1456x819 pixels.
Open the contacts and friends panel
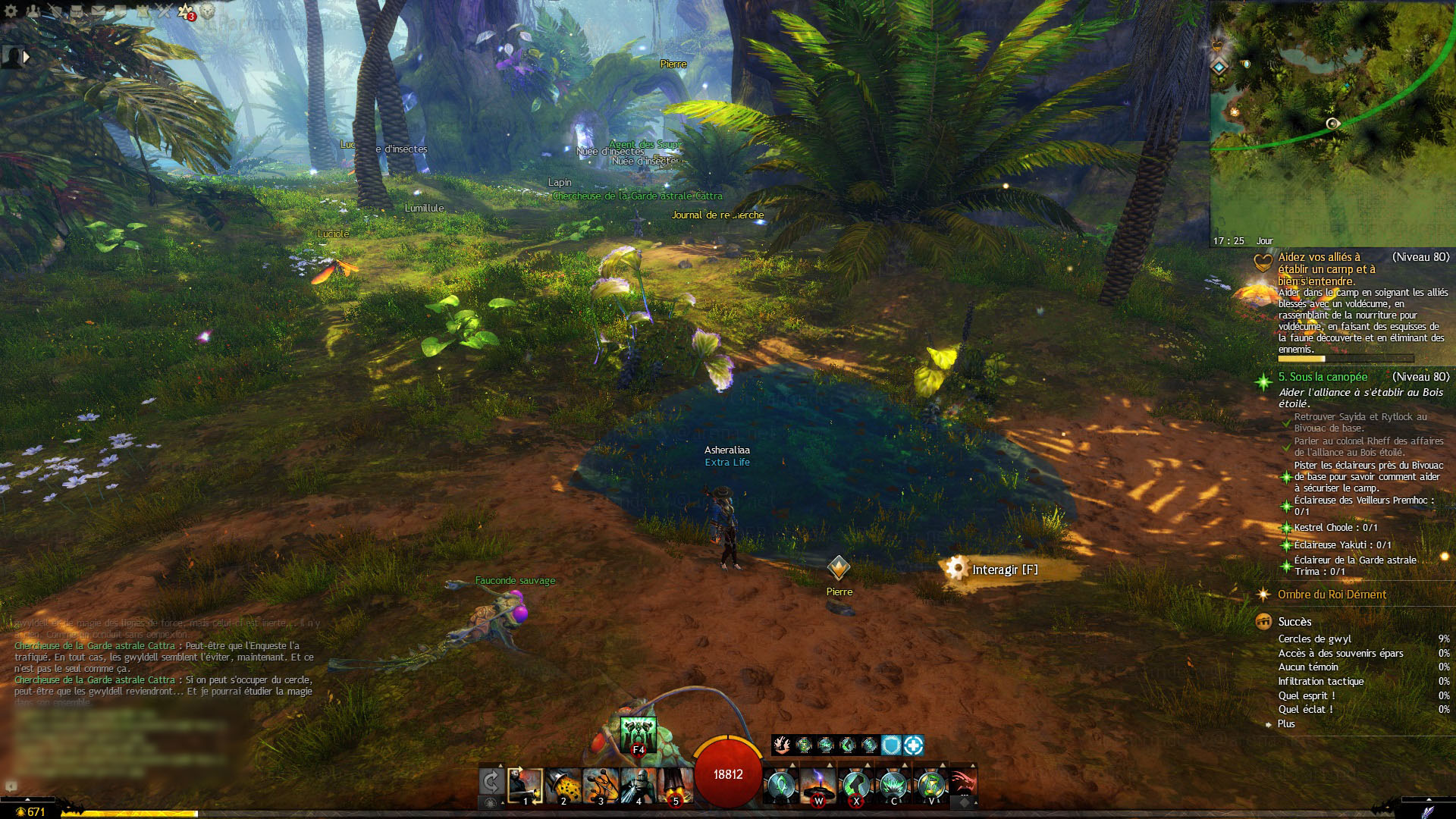tap(33, 11)
